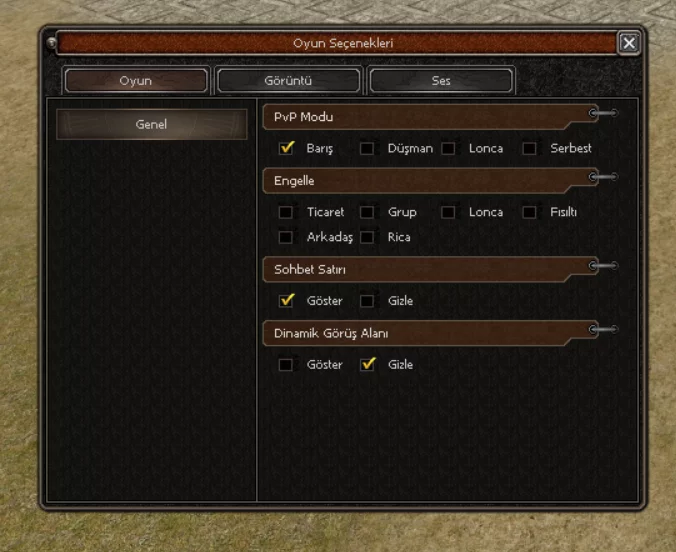Toggle the Barış PvP mode checkbox
Viewport: 676px width, 552px height.
tap(287, 148)
